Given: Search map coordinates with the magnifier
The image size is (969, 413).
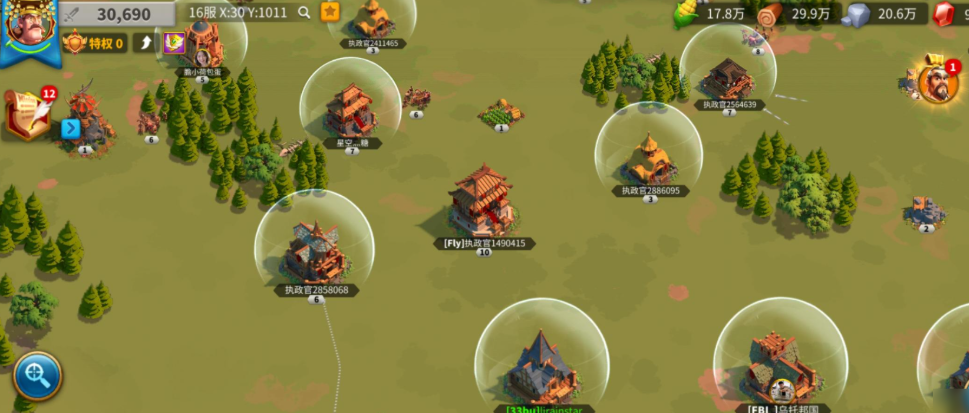Looking at the screenshot, I should coord(304,13).
